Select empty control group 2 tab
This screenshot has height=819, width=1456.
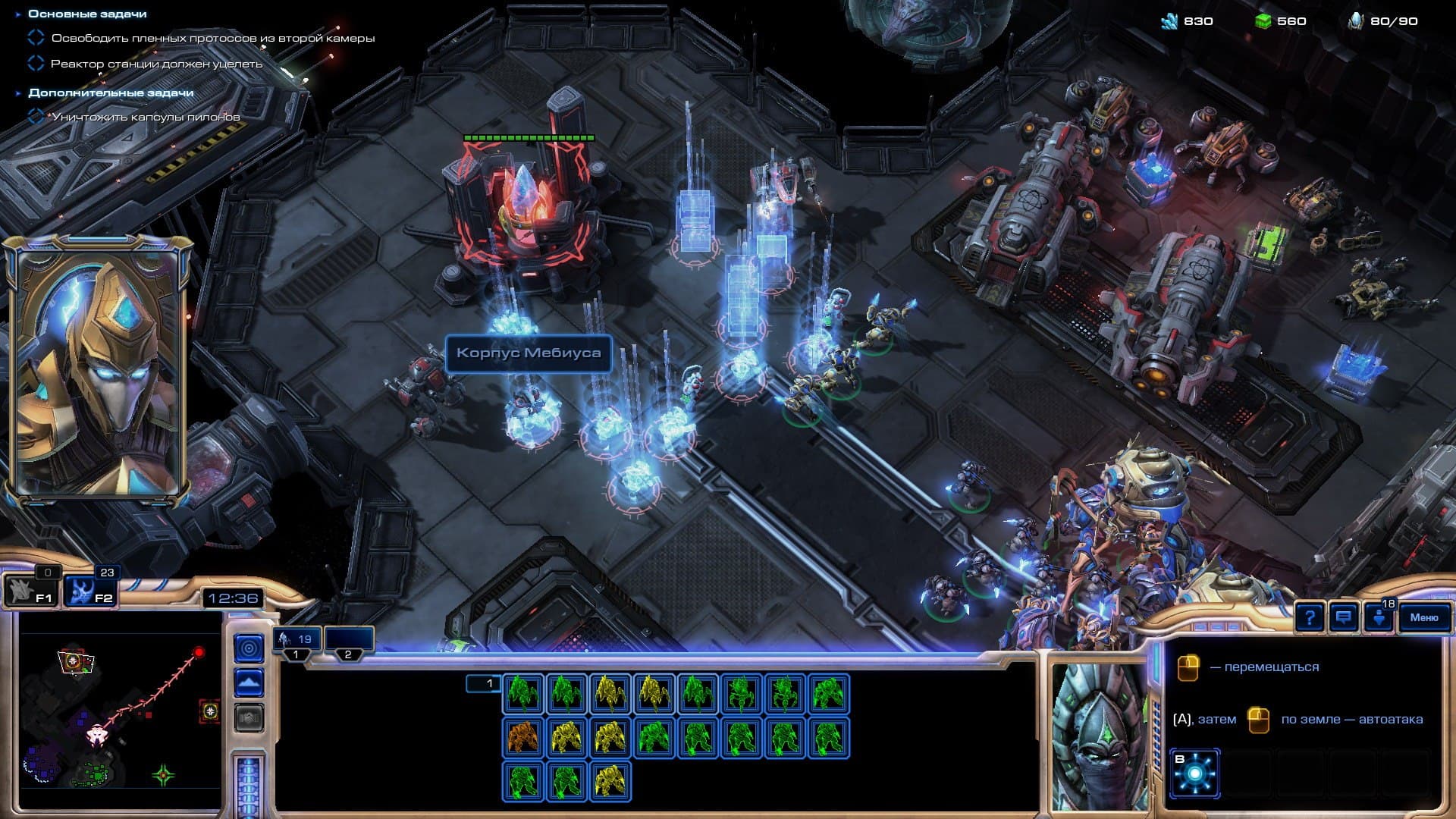coord(349,640)
